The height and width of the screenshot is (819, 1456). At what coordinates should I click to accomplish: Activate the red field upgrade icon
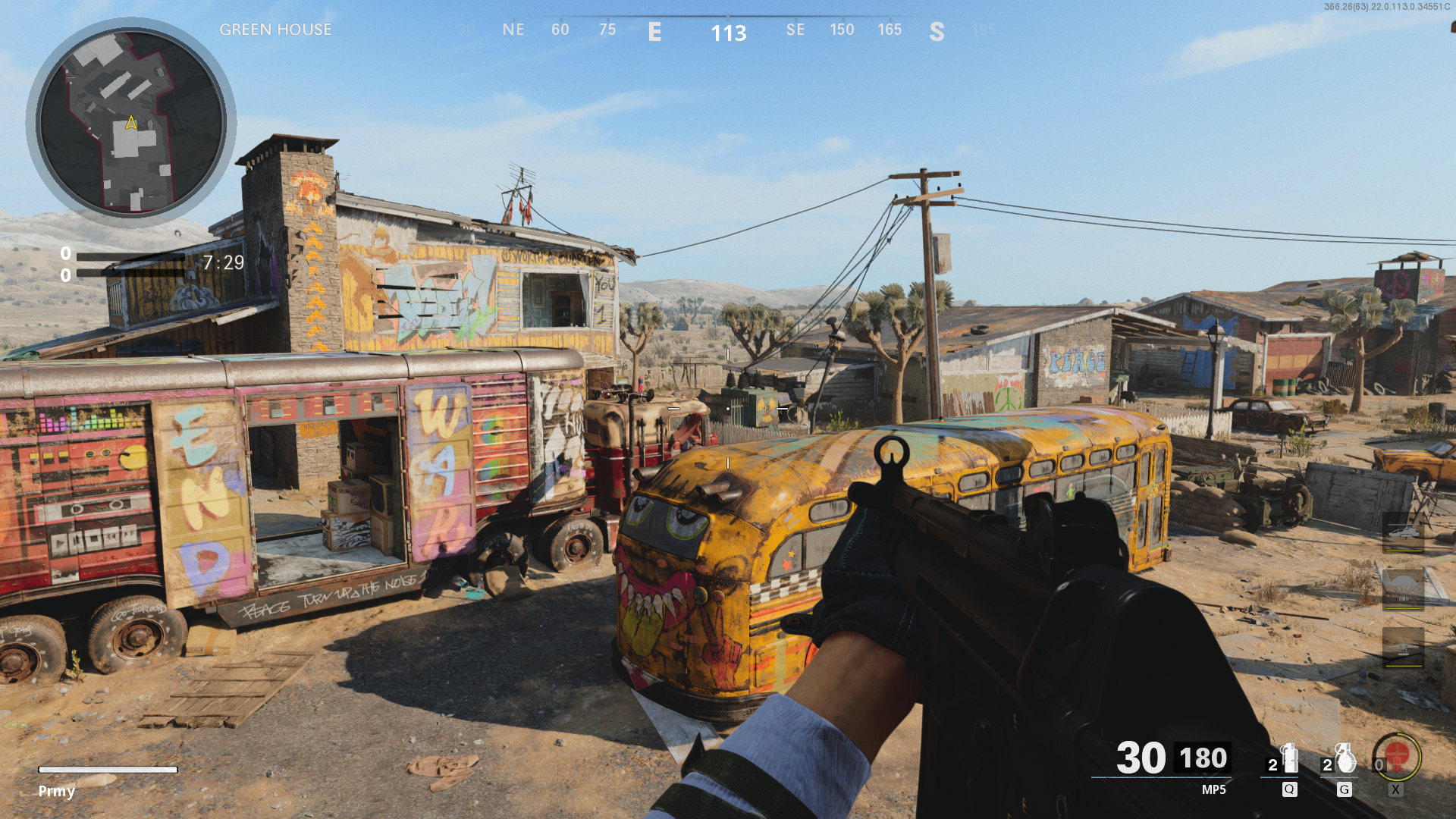coord(1396,756)
